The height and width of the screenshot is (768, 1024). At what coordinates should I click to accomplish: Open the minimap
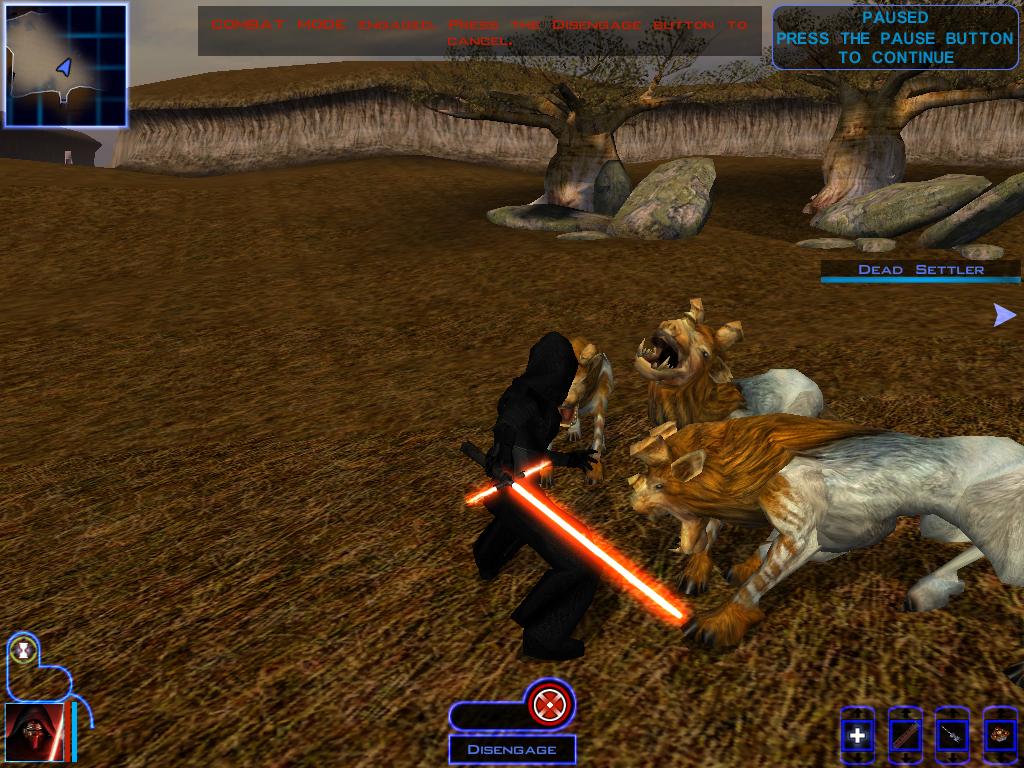coord(66,65)
